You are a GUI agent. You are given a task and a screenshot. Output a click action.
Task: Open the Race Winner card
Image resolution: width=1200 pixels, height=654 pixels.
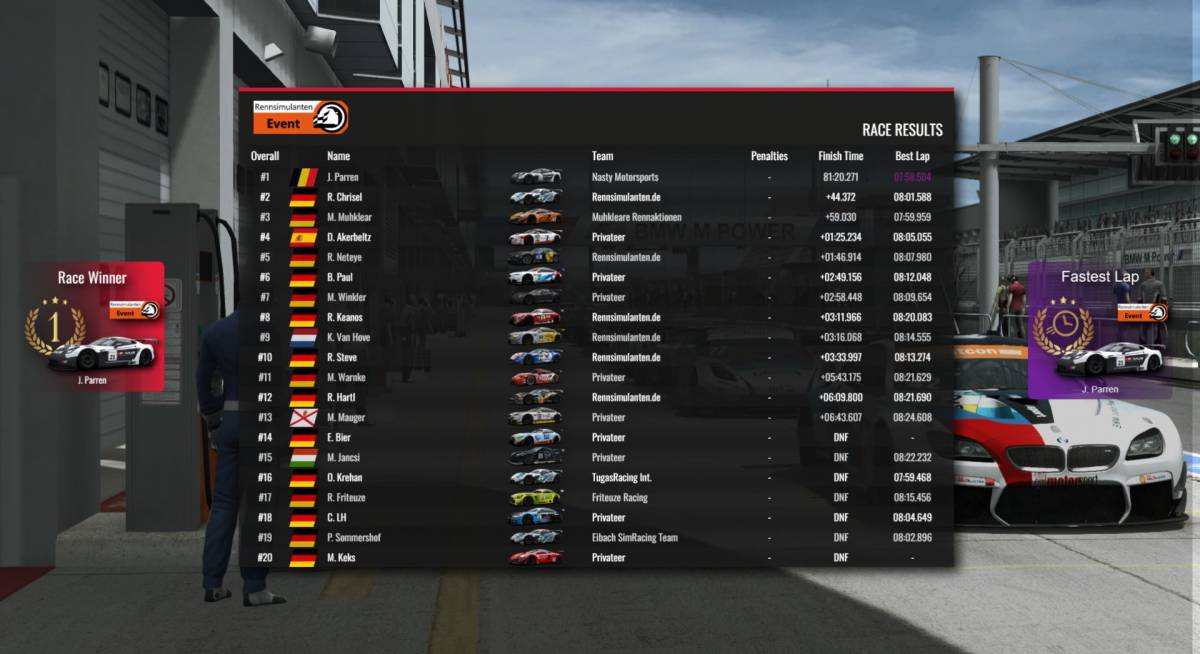95,327
